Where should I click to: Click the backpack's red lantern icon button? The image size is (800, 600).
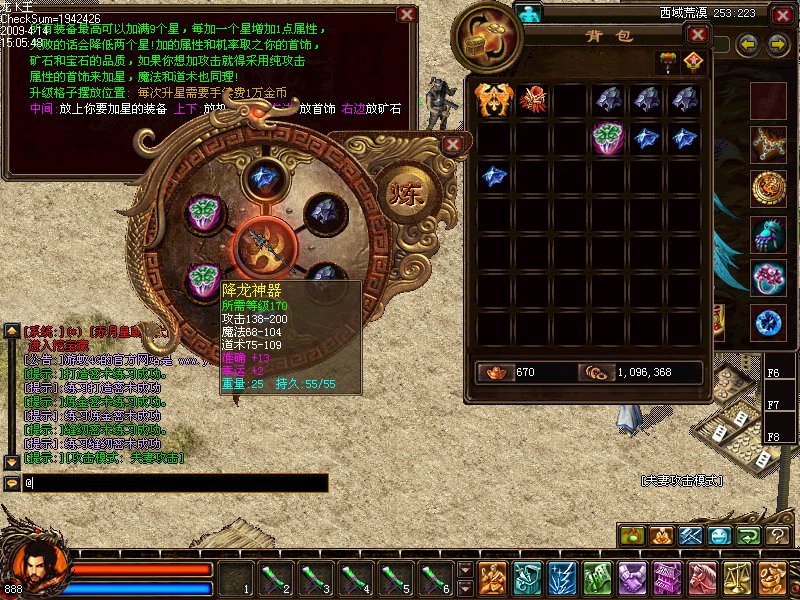point(692,62)
